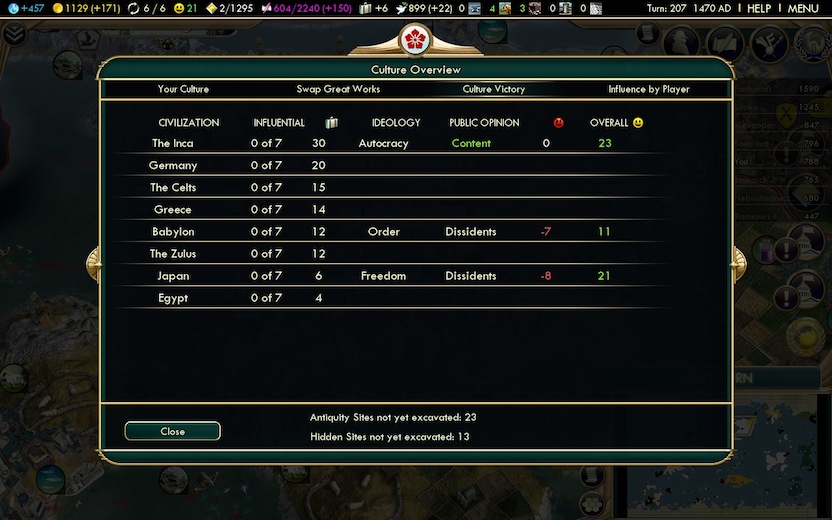This screenshot has width=832, height=520.
Task: Close the Culture Overview panel
Action: [x=172, y=431]
